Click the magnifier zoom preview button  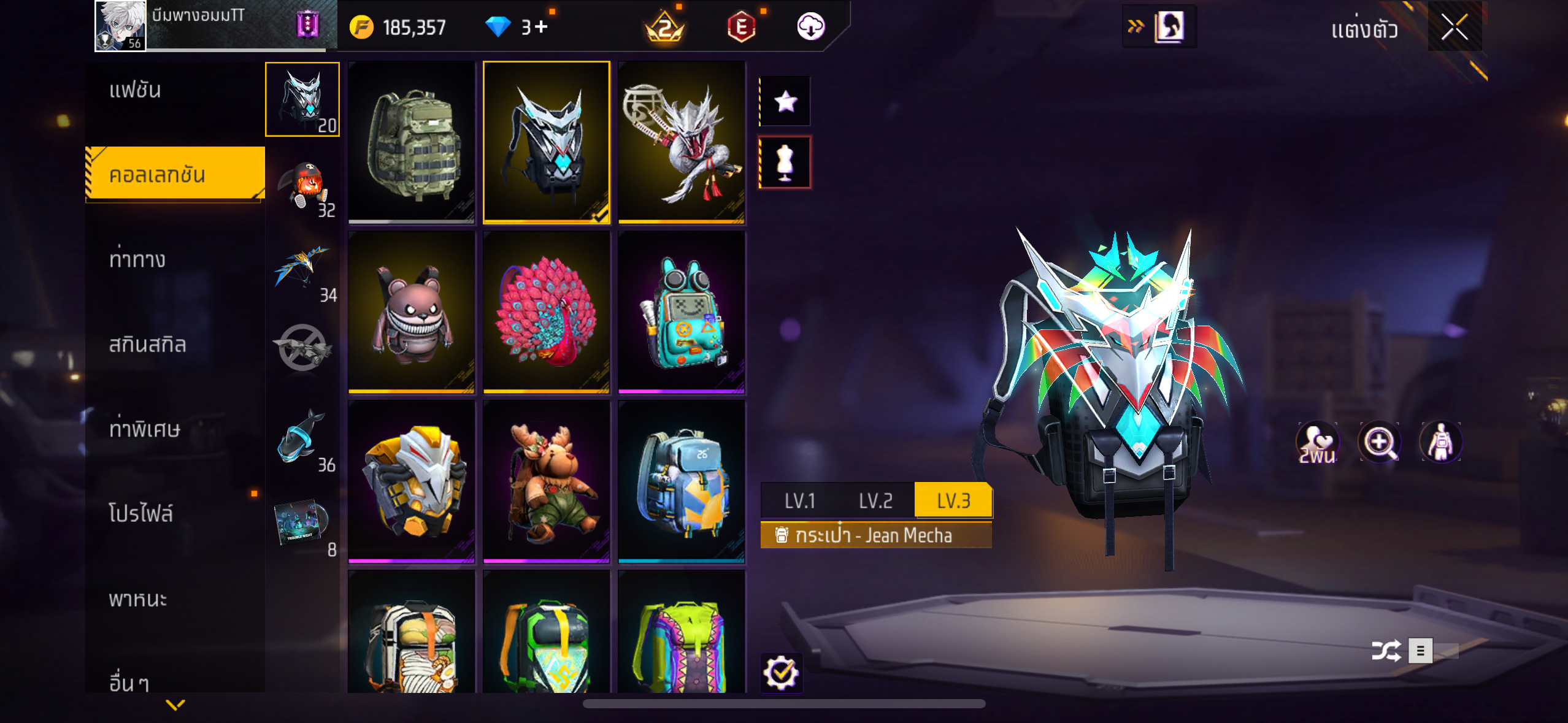1379,442
